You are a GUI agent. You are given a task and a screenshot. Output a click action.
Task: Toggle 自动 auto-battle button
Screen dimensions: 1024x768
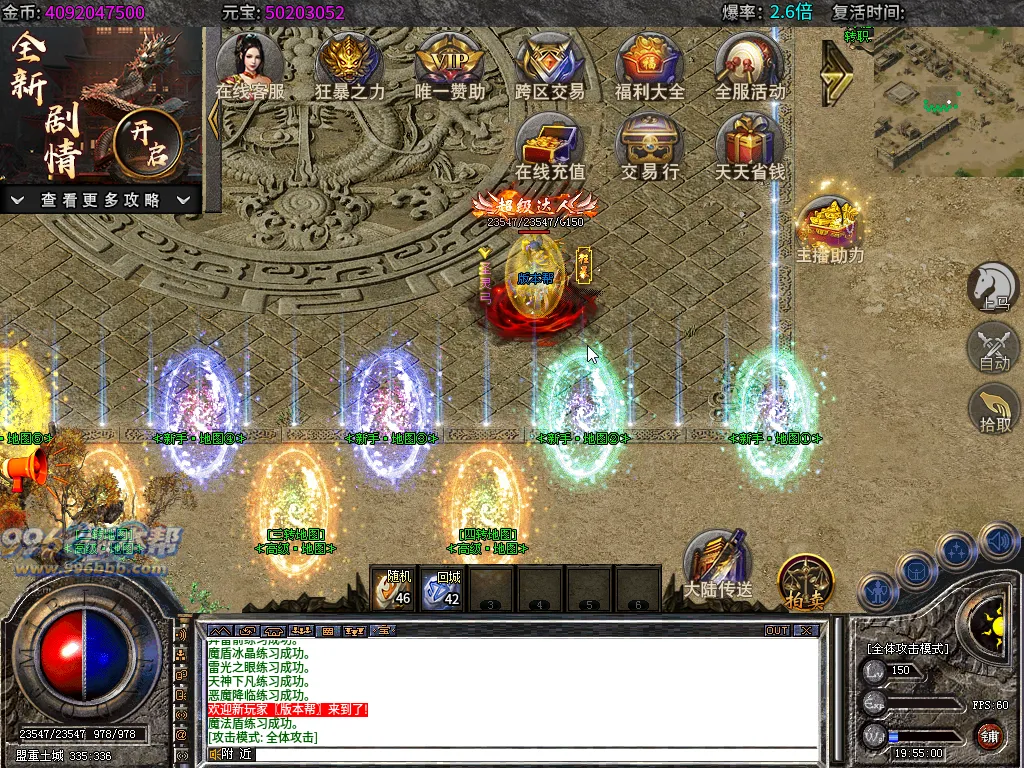click(x=992, y=348)
